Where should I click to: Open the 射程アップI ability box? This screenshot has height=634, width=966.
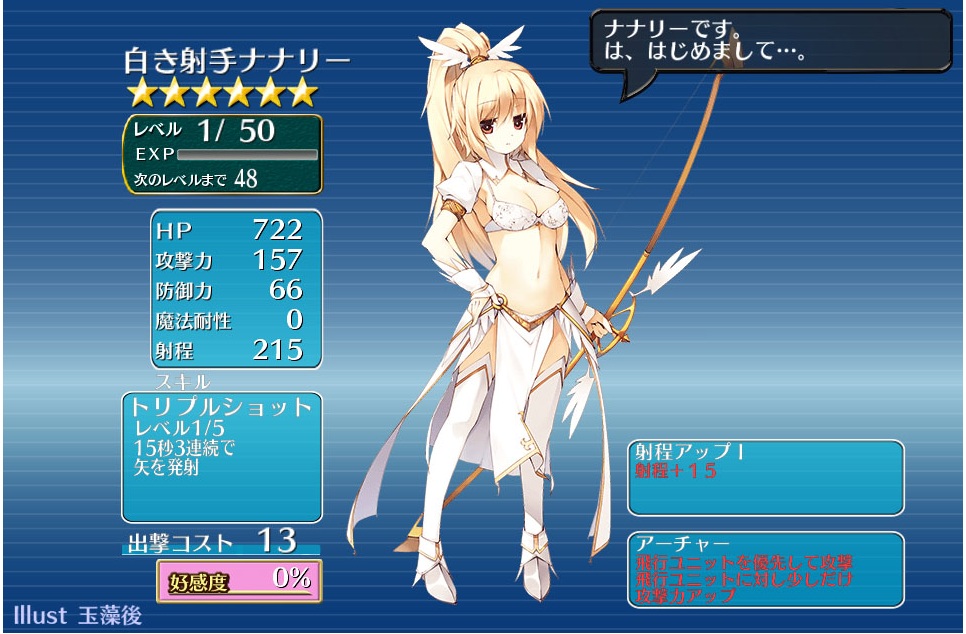765,476
